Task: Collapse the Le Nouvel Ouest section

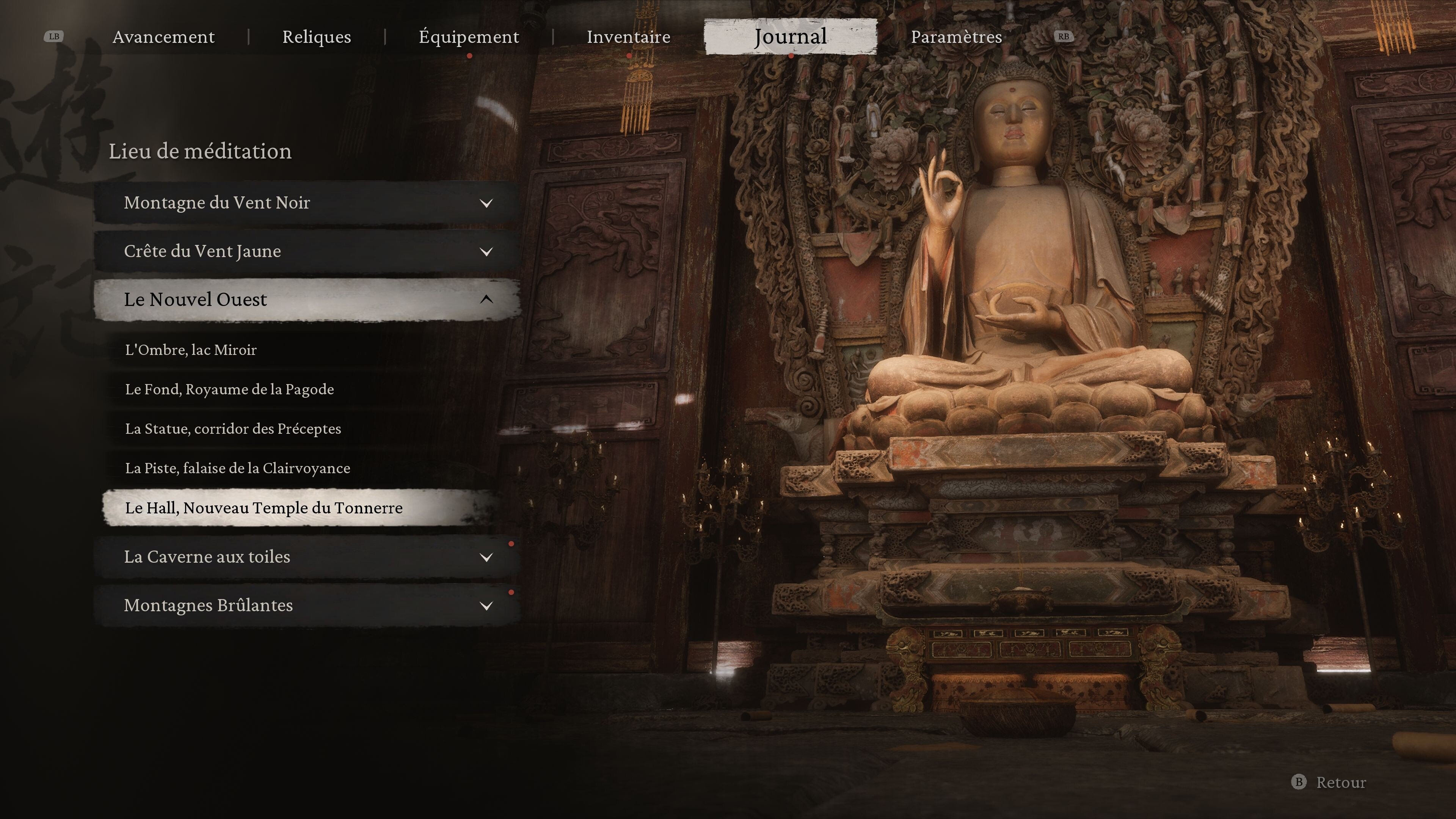Action: pyautogui.click(x=307, y=300)
